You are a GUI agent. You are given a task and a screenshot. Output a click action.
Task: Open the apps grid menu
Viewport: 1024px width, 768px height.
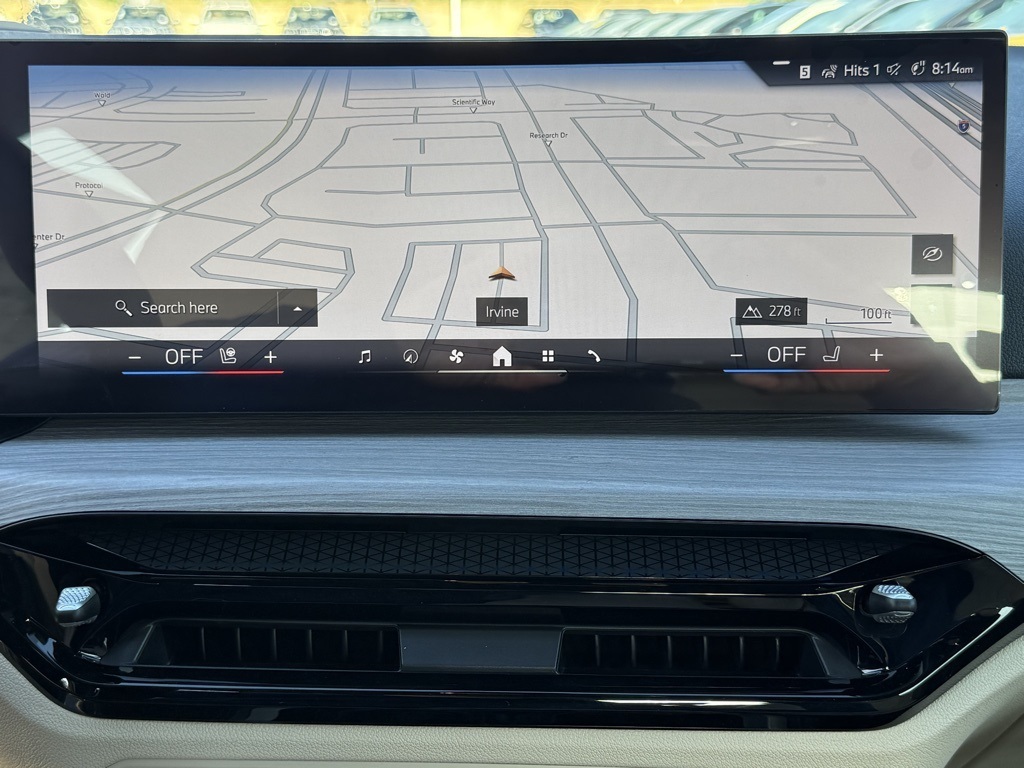[x=548, y=356]
